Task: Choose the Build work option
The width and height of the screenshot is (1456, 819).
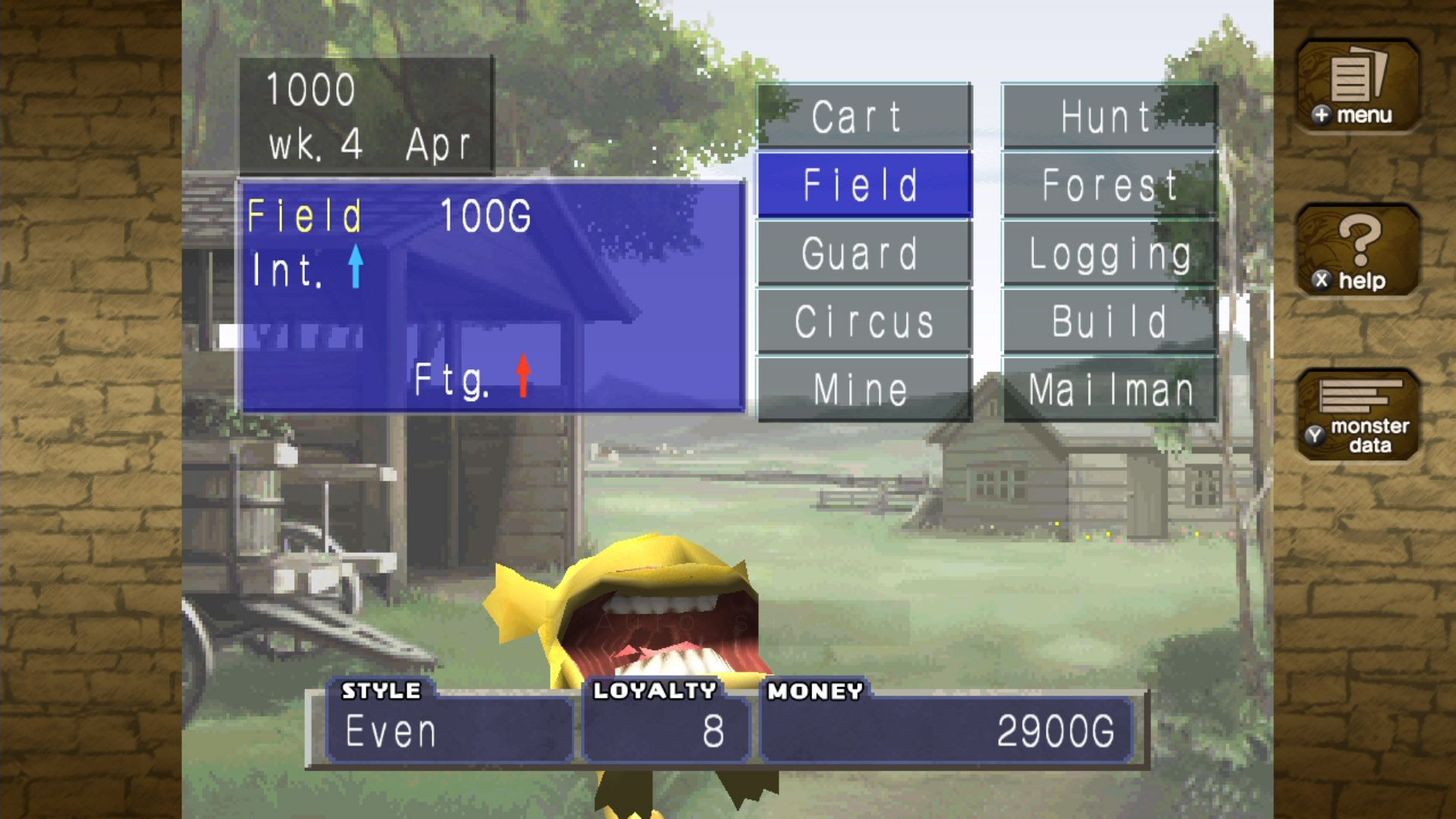Action: click(1109, 321)
